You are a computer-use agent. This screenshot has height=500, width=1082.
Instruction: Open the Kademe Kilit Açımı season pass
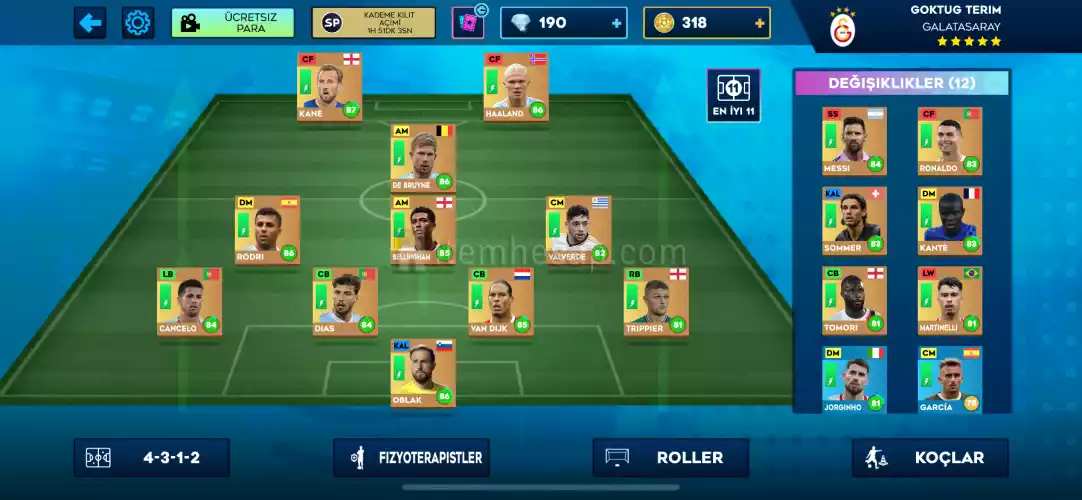click(x=373, y=22)
